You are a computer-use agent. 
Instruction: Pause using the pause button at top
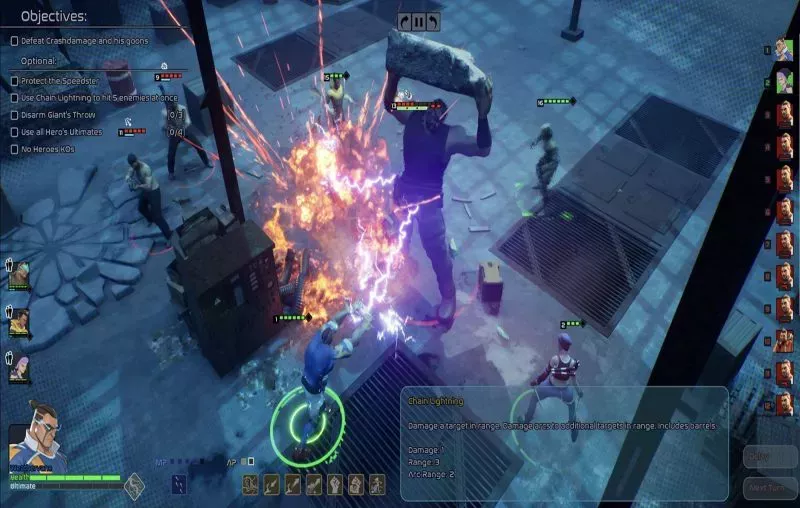click(x=417, y=21)
